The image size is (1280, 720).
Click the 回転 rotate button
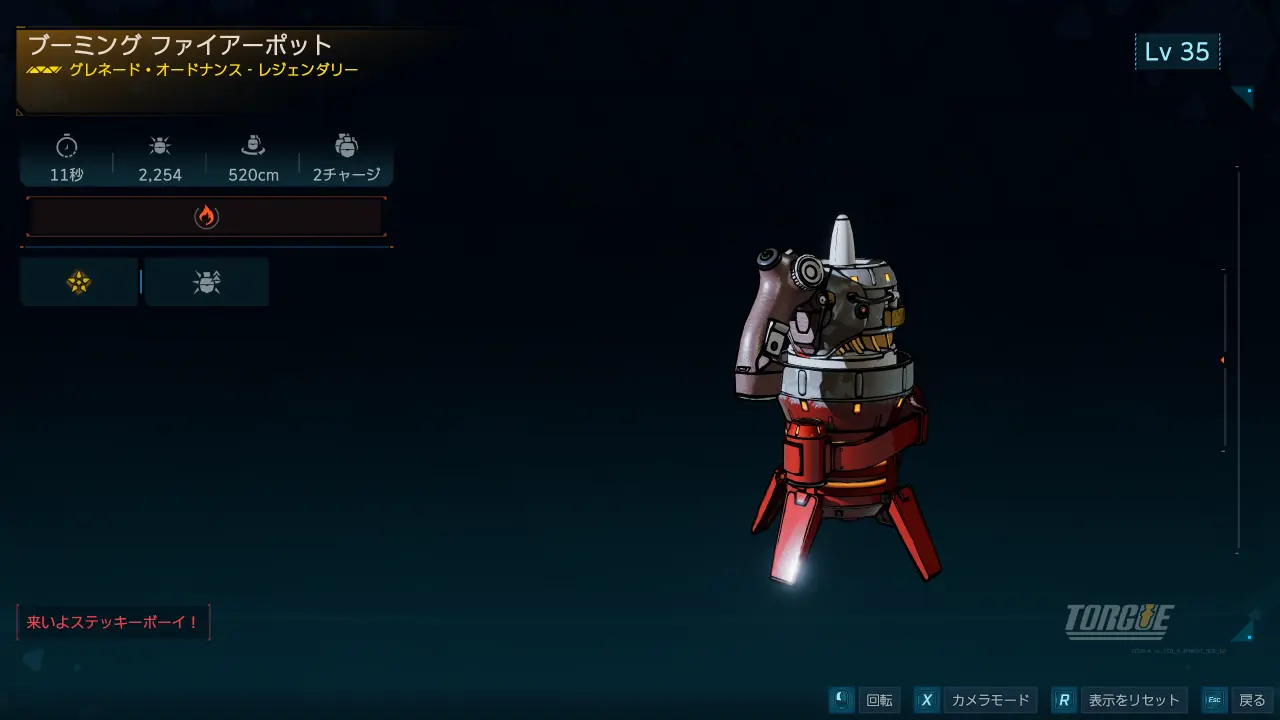866,700
